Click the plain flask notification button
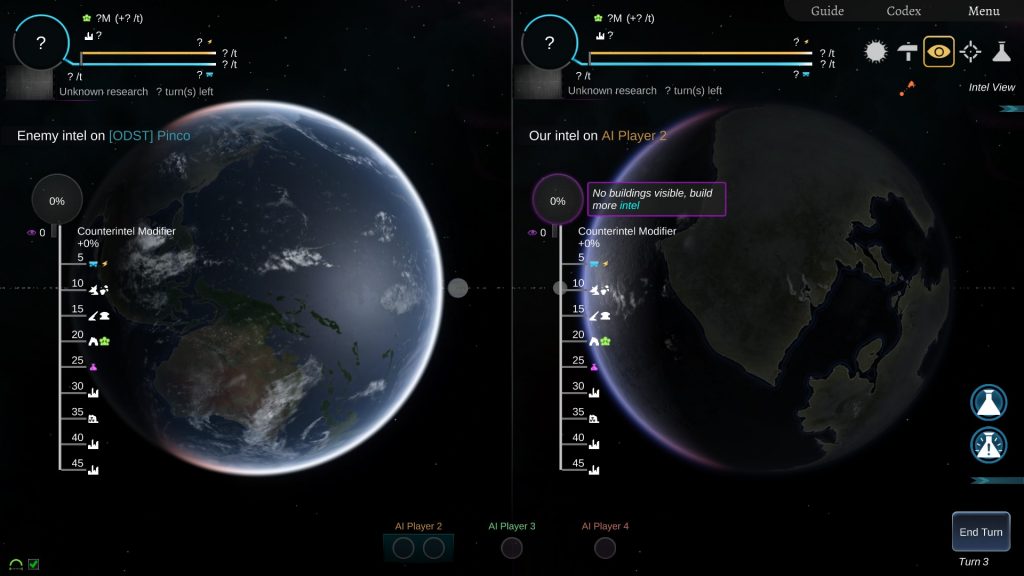Screen dimensions: 1024x576 (x=988, y=402)
